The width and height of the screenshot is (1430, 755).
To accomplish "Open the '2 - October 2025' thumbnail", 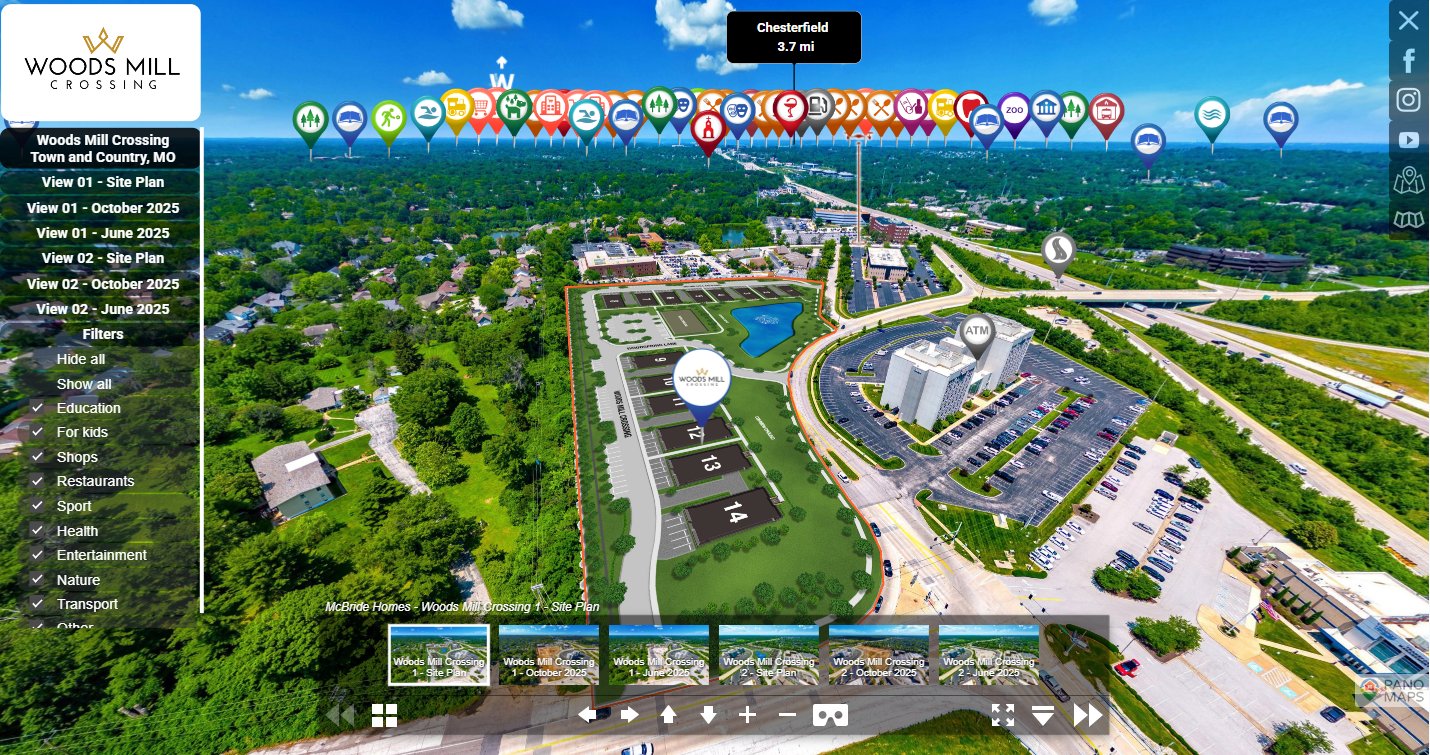I will pos(878,655).
